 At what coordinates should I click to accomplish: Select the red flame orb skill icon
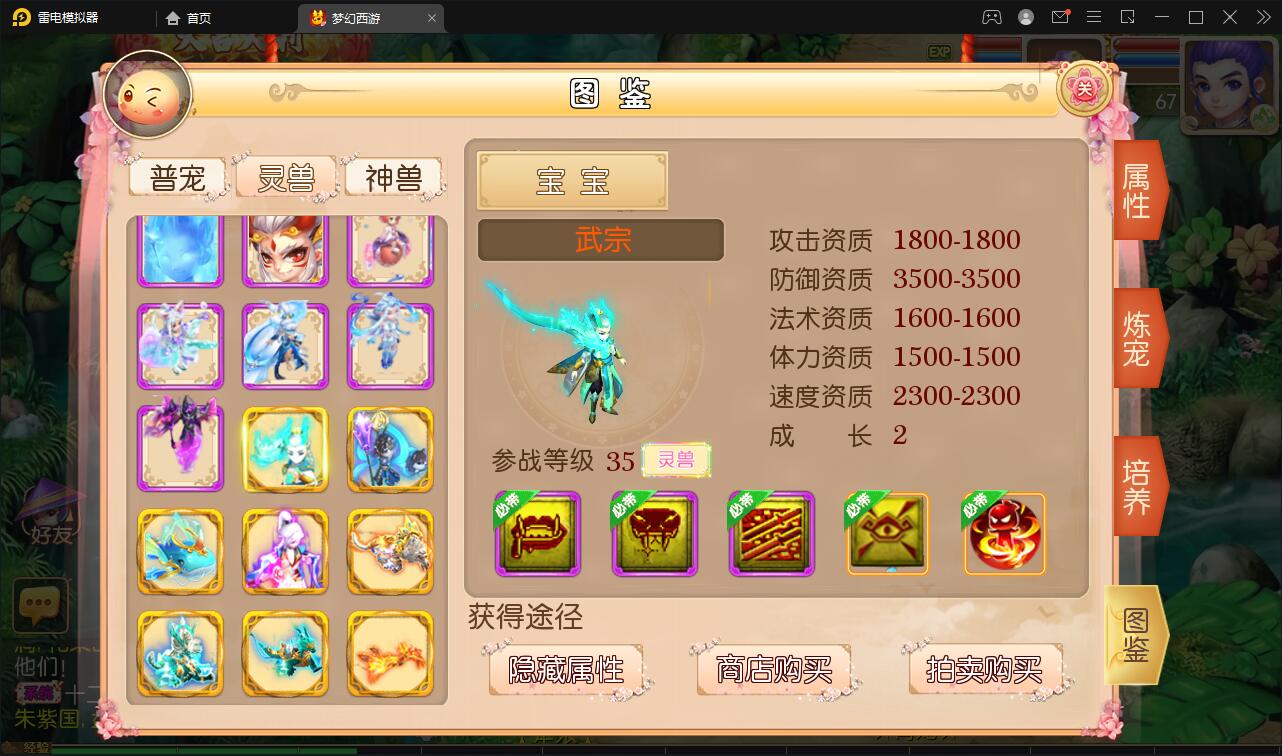tap(1004, 534)
